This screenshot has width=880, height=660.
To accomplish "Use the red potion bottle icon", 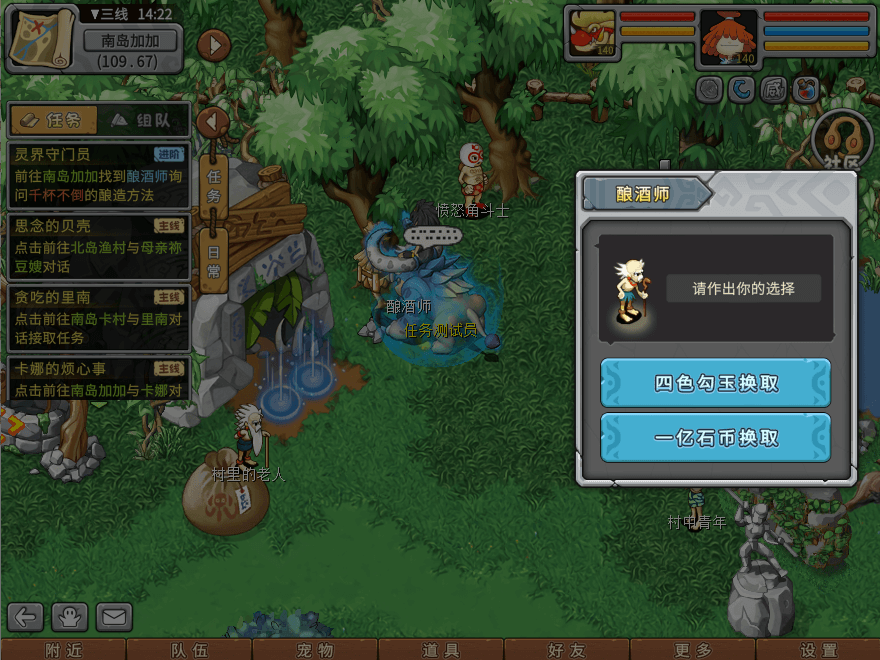I will (x=805, y=90).
